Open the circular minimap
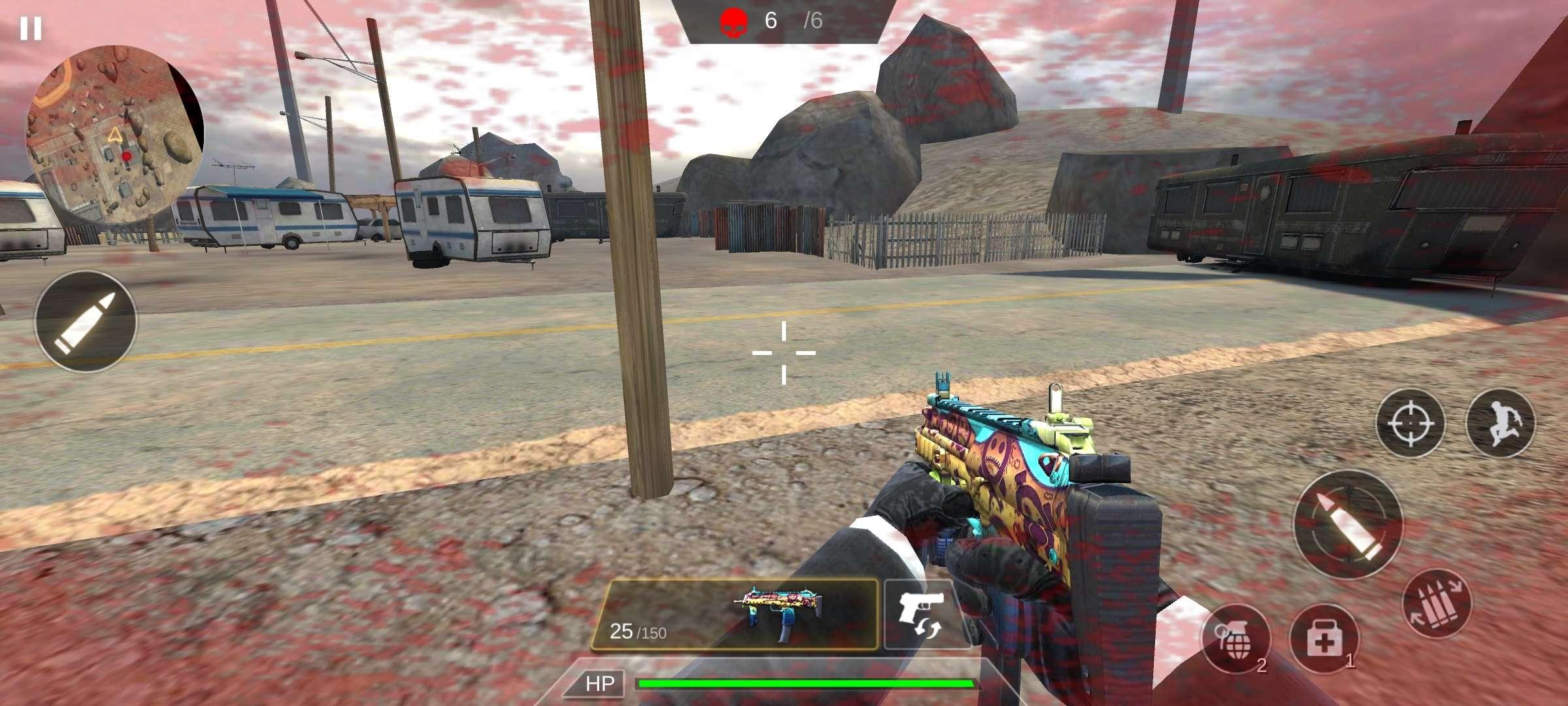This screenshot has height=706, width=1568. pos(115,134)
